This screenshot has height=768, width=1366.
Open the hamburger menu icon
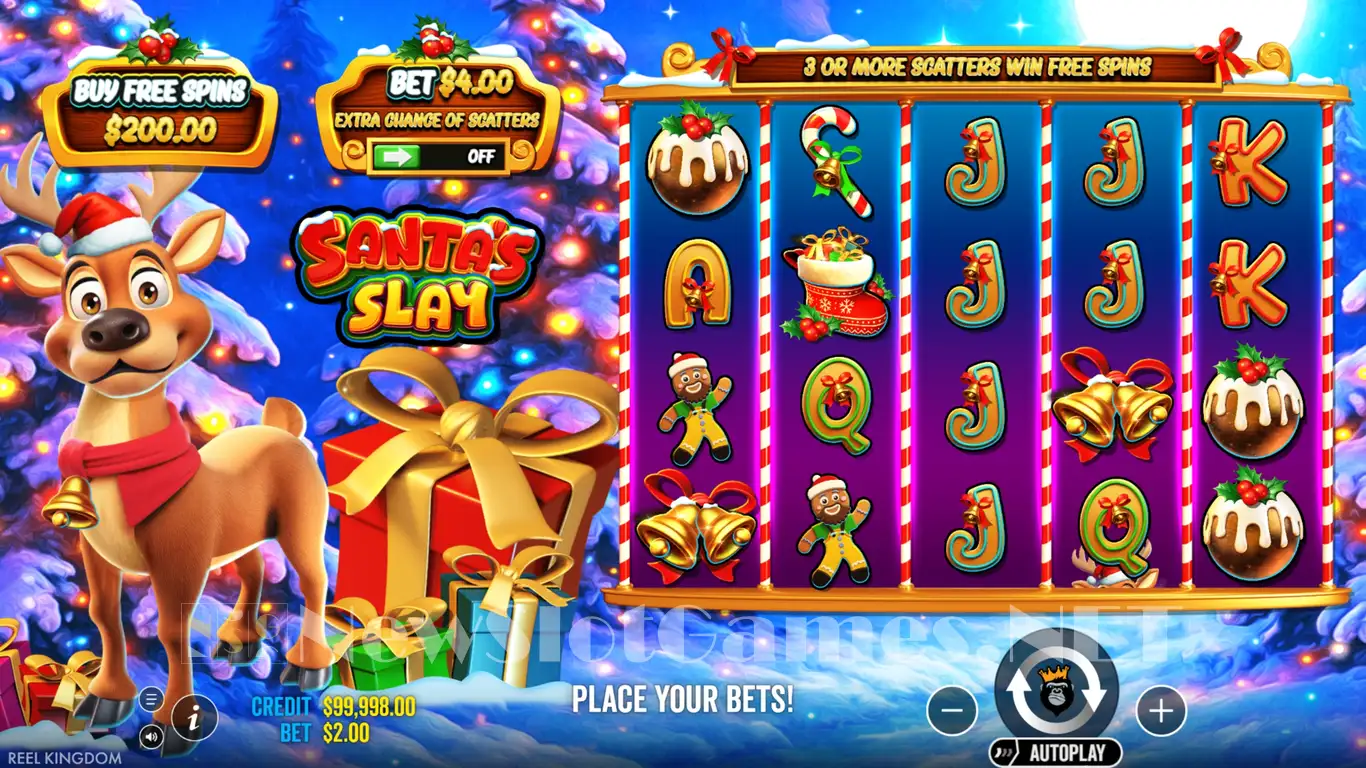[x=152, y=698]
